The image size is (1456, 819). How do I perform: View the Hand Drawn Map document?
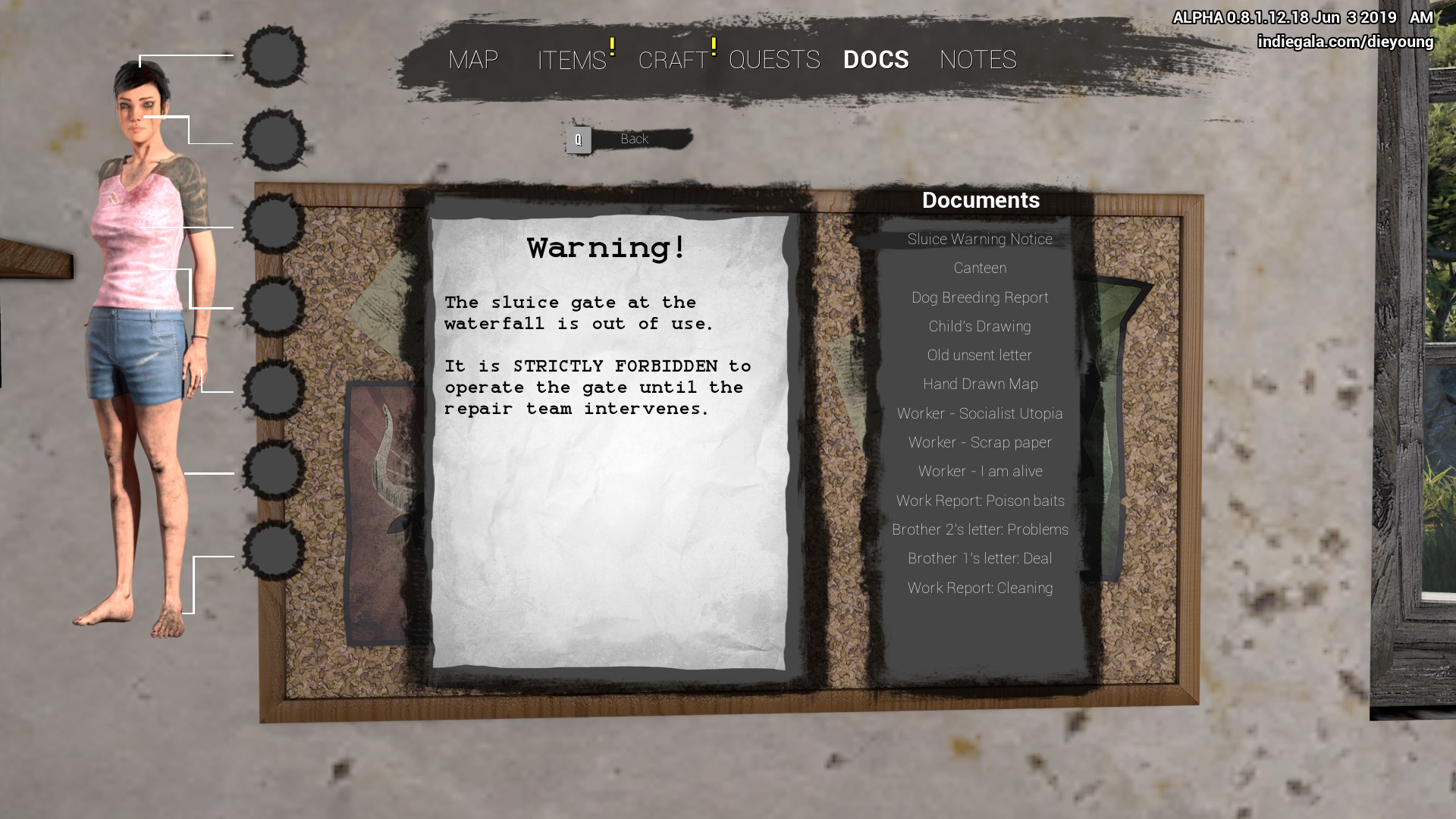coord(980,384)
